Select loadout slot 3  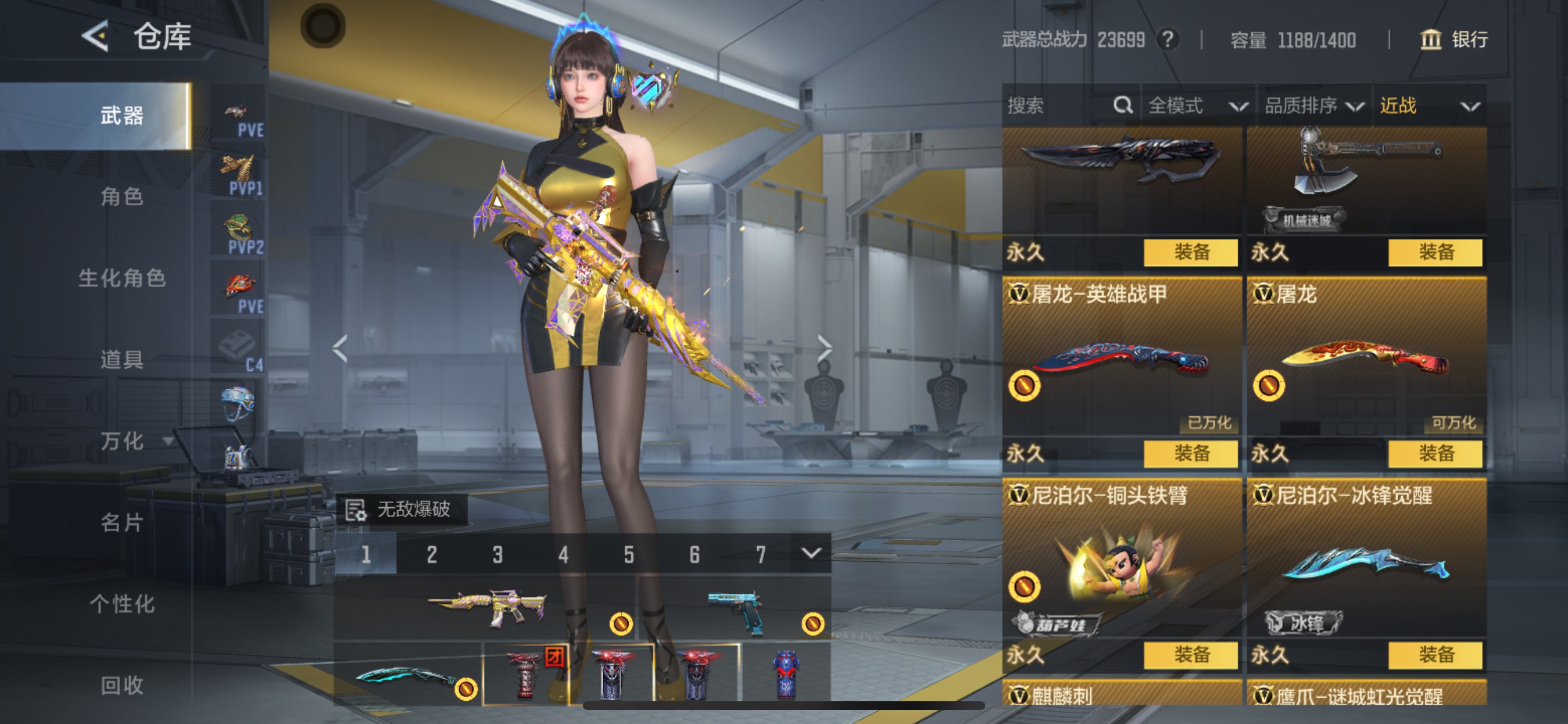tap(498, 554)
